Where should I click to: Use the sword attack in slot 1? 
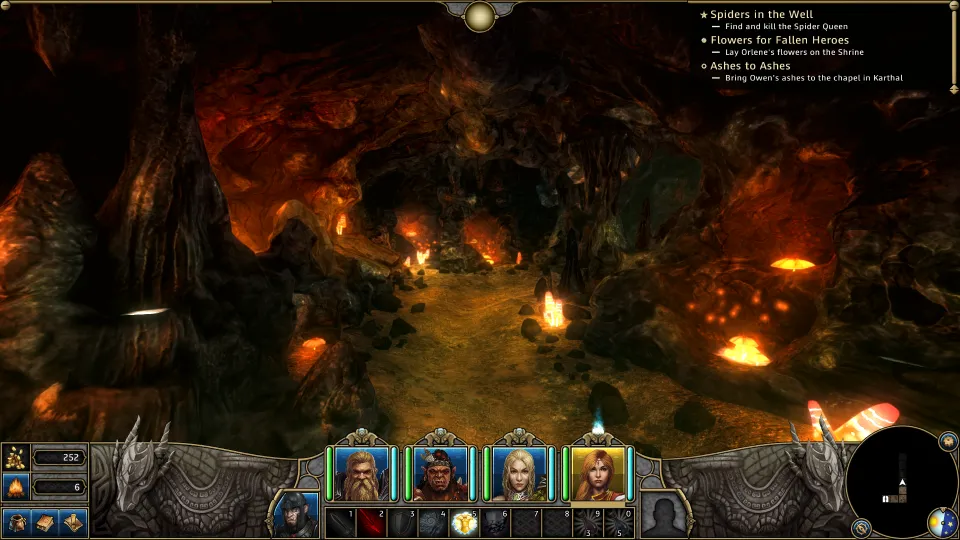pos(340,523)
